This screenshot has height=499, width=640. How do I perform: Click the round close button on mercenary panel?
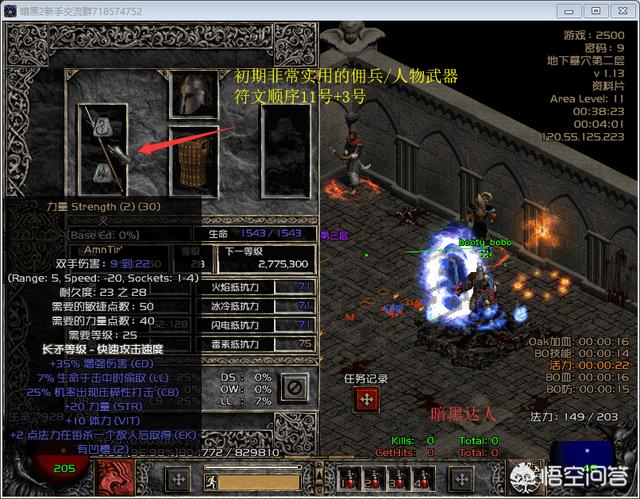(295, 385)
